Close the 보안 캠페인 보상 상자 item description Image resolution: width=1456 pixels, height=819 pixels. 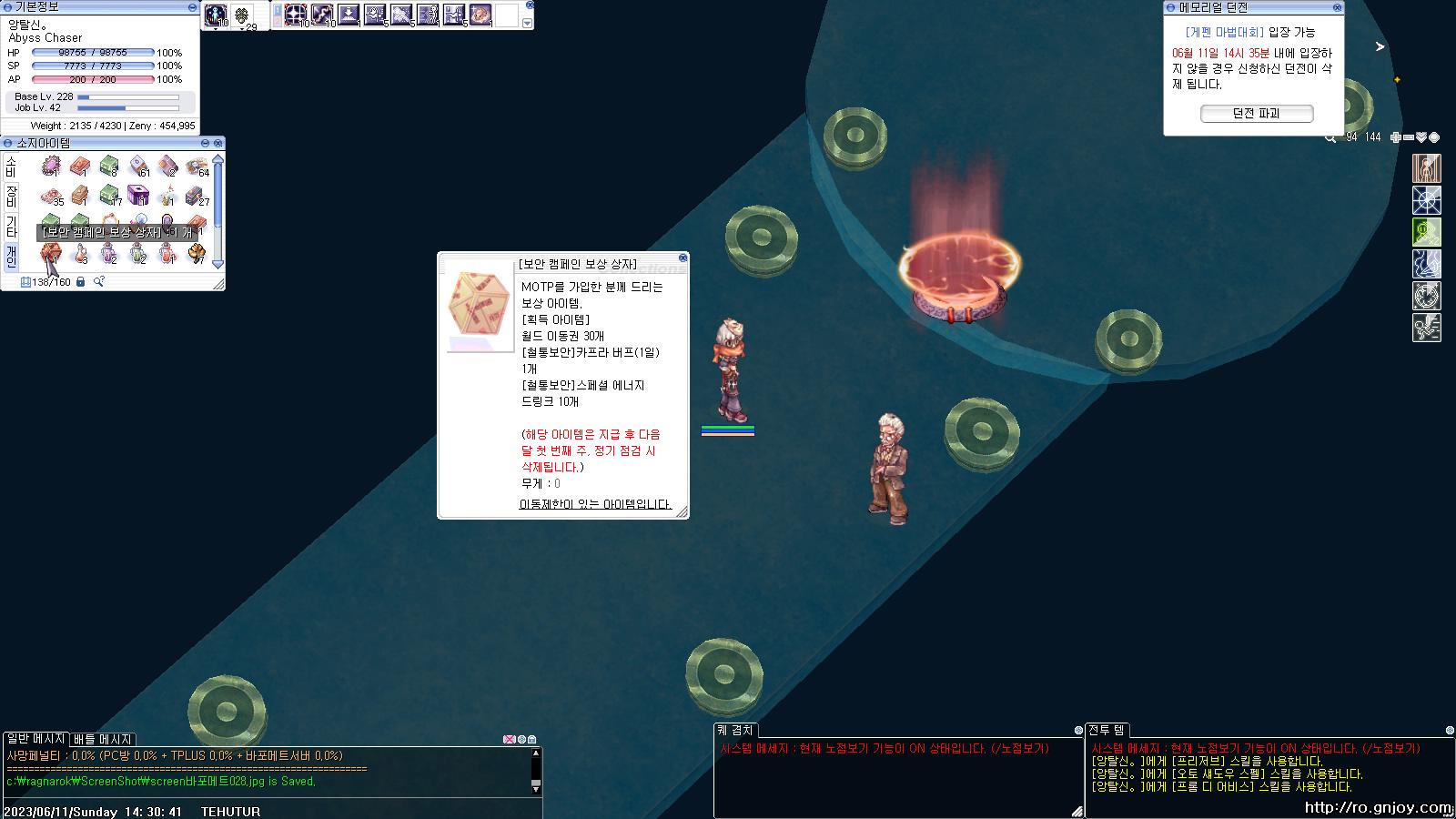(x=682, y=258)
